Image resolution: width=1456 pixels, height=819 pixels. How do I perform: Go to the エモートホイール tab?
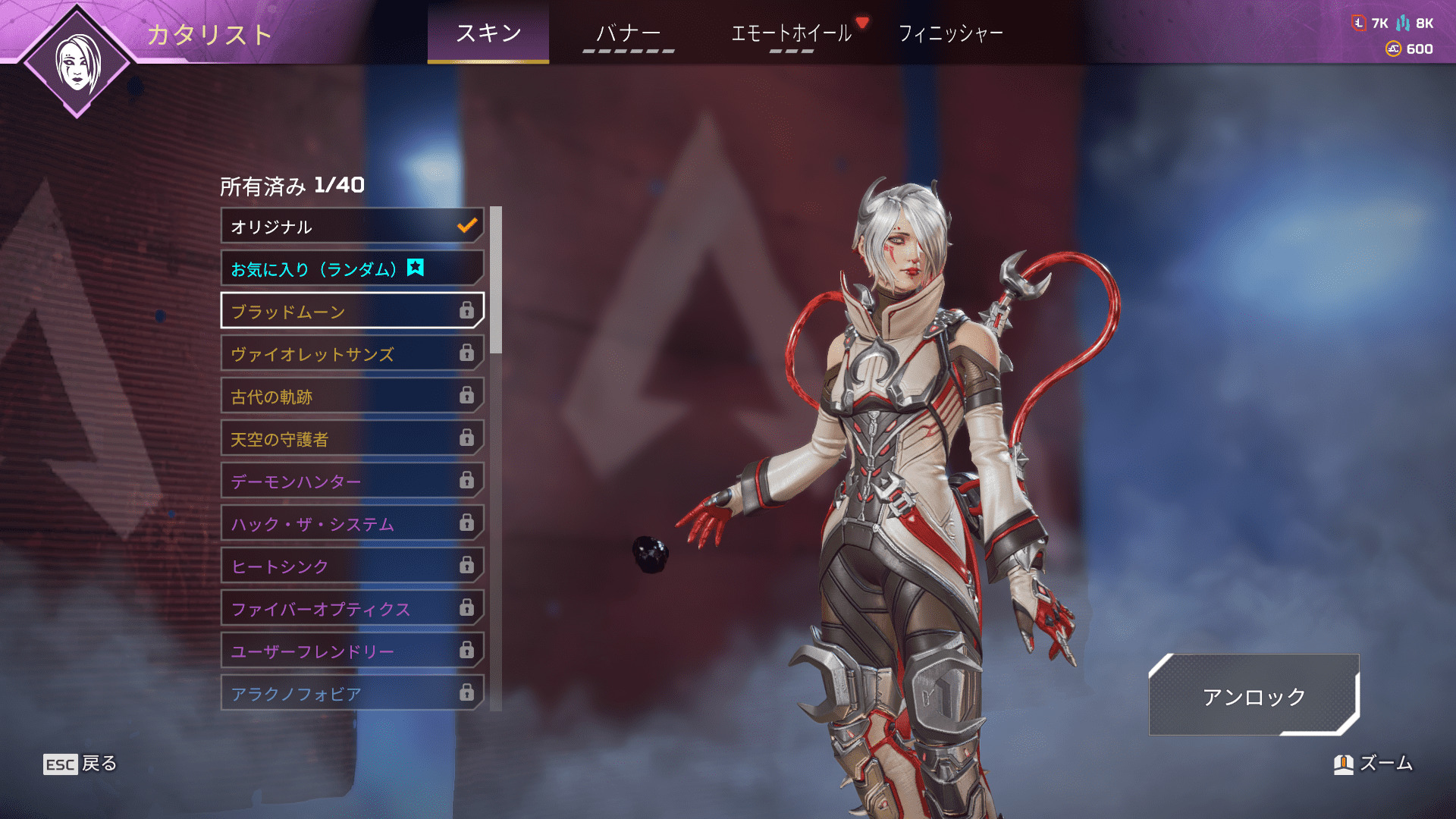click(791, 33)
